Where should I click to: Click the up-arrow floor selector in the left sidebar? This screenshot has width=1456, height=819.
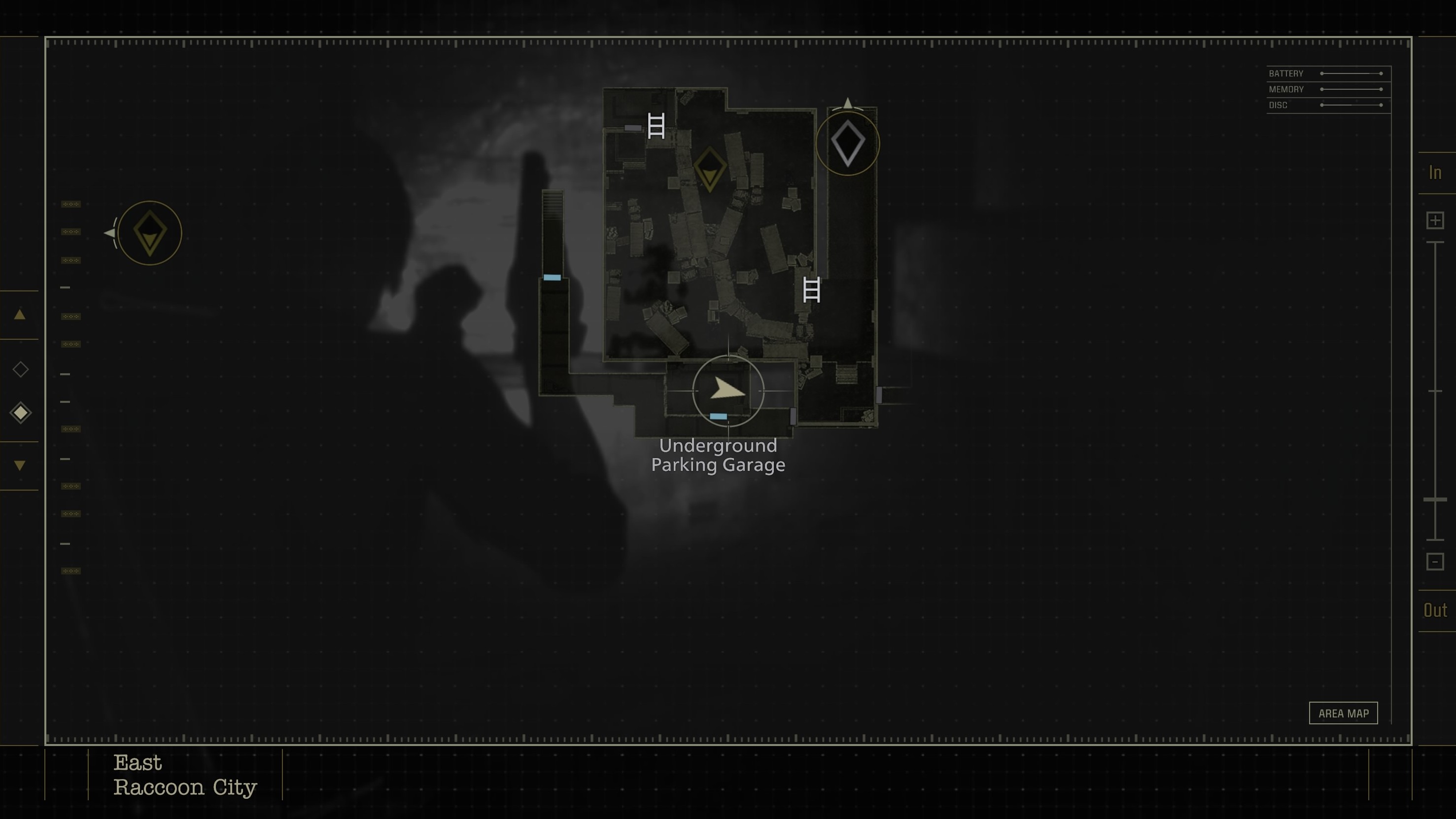click(x=20, y=315)
